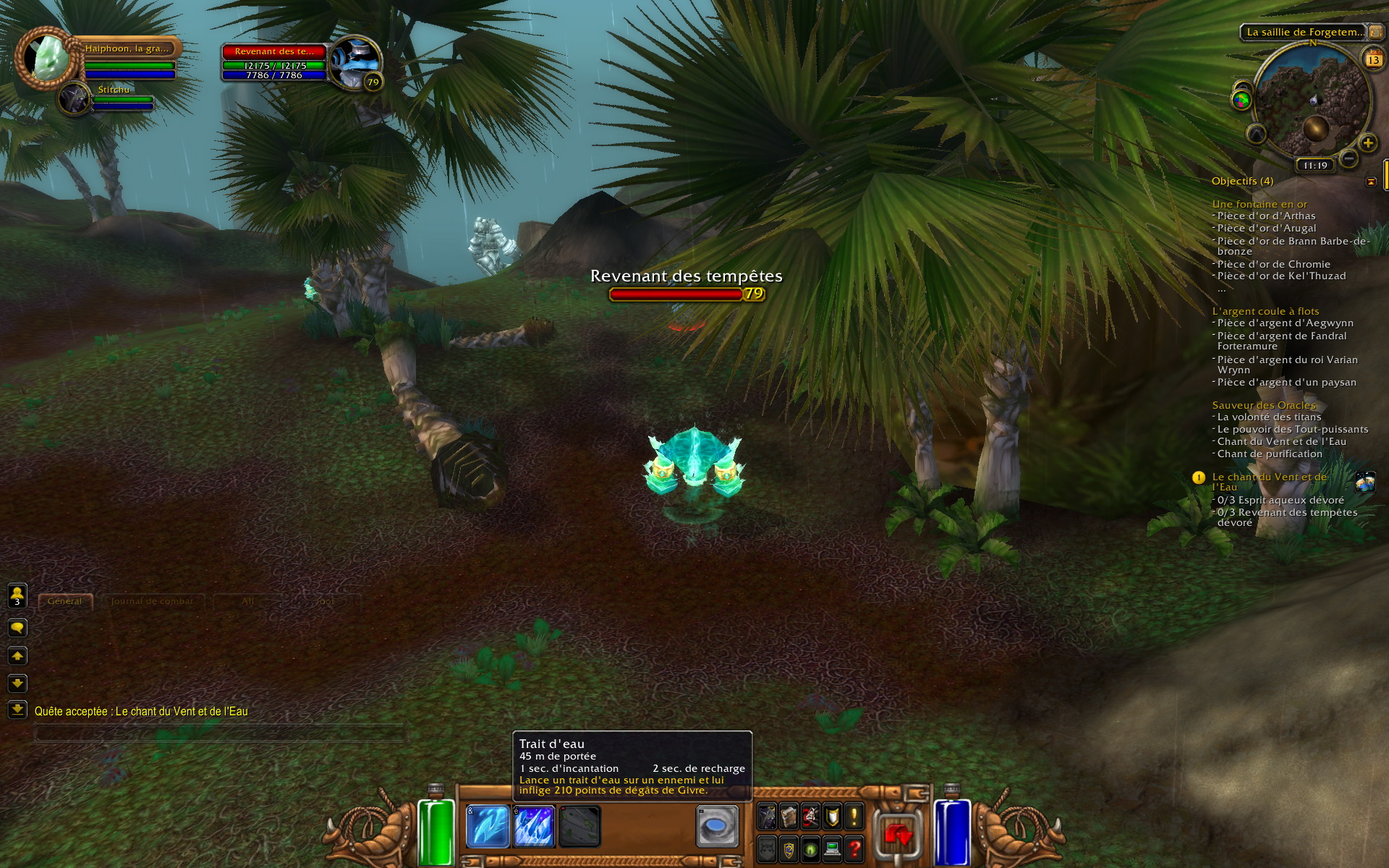Open the chat speech bubble menu

click(x=17, y=628)
